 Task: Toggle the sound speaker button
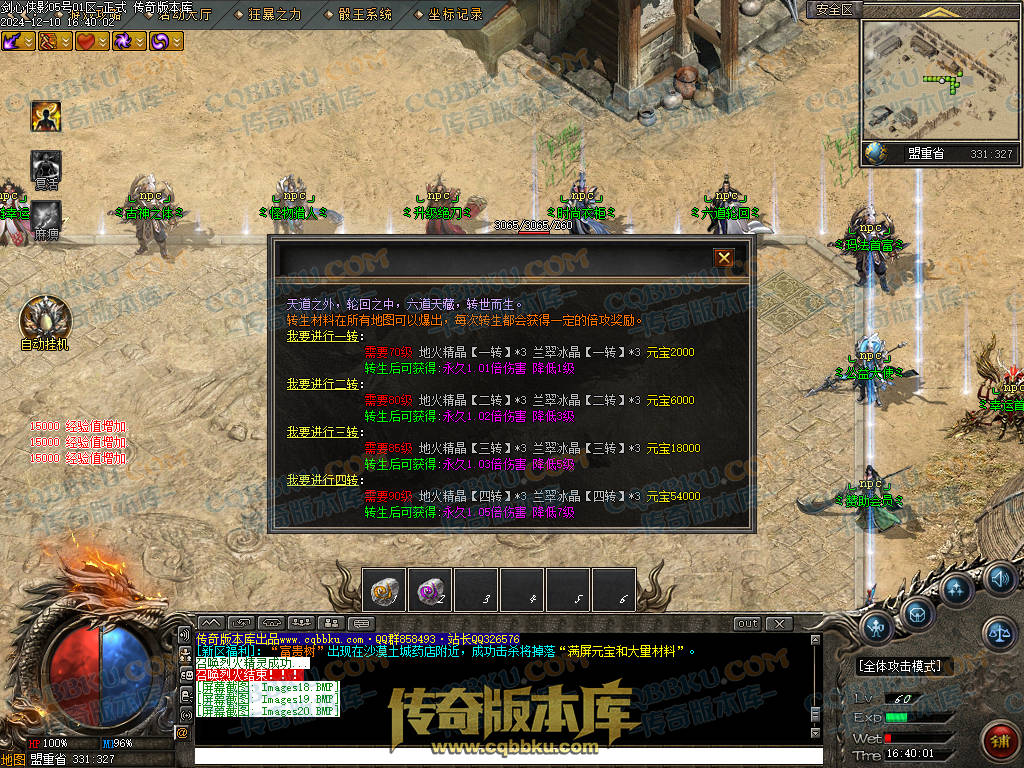pos(998,578)
